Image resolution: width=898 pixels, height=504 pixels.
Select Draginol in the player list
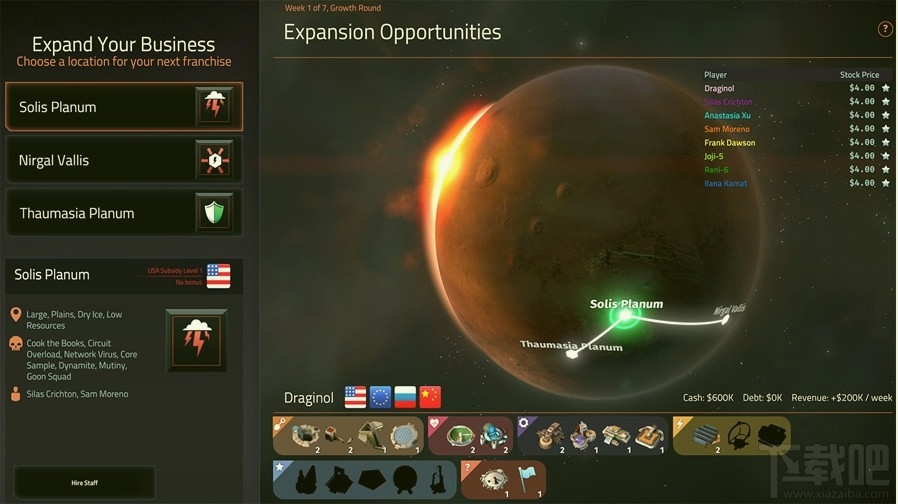pos(720,88)
